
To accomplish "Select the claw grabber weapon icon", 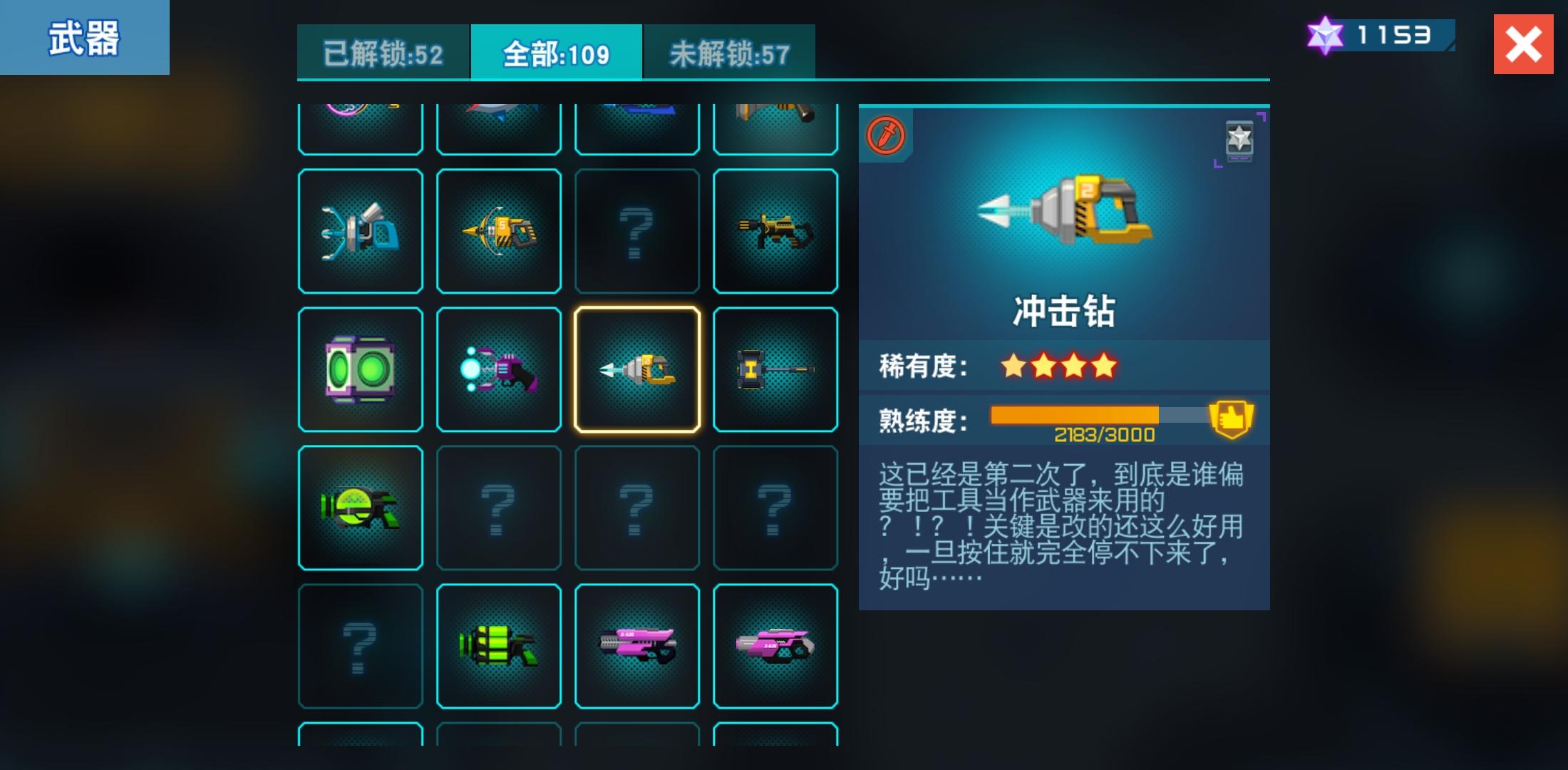I will pyautogui.click(x=361, y=230).
